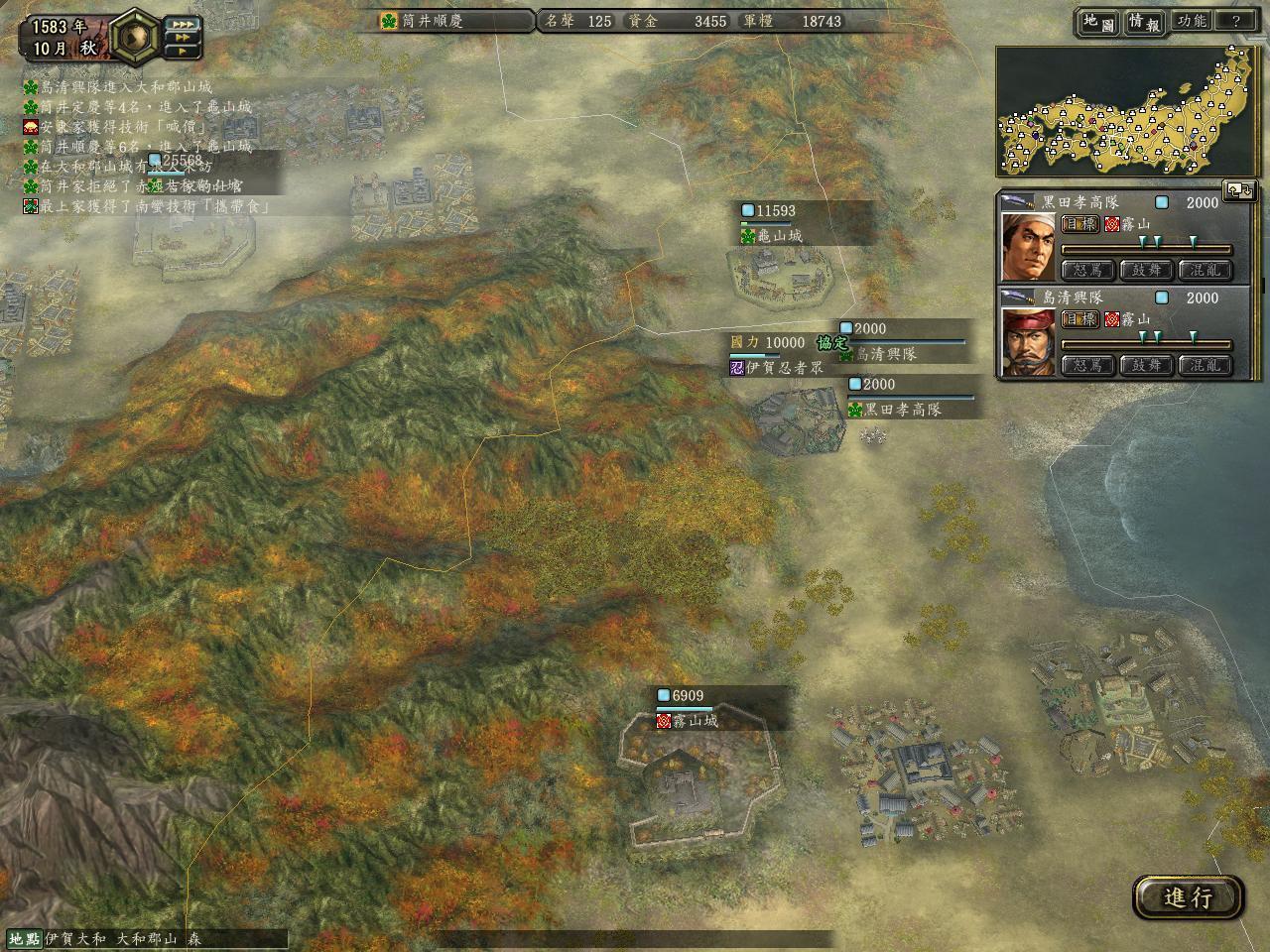The height and width of the screenshot is (952, 1270).
Task: Use 混亂 confuse for 島清興隊
Action: coord(1205,365)
